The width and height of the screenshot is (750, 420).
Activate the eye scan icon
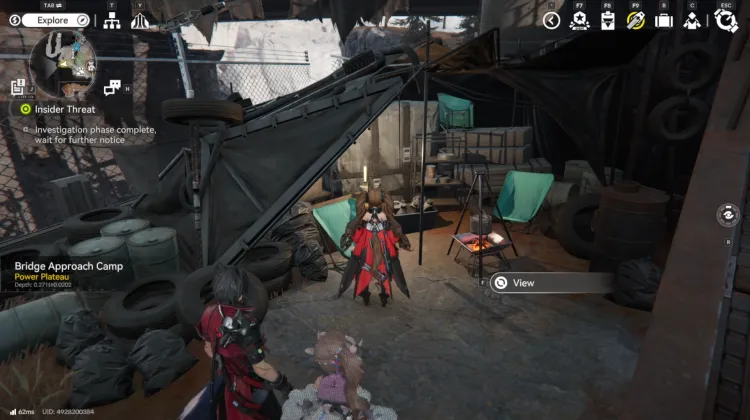click(x=730, y=215)
